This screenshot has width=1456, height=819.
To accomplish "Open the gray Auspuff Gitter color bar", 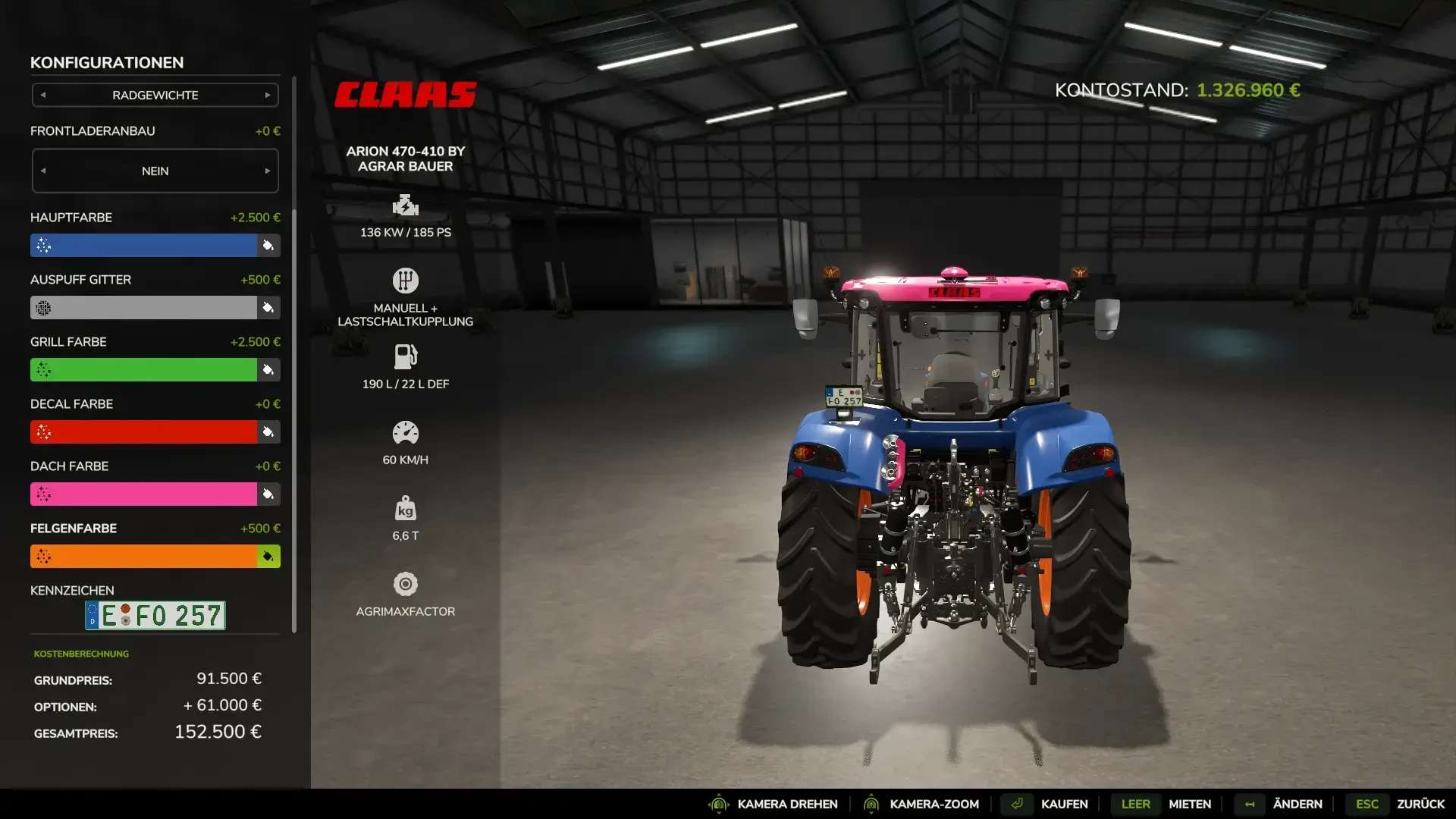I will [144, 308].
